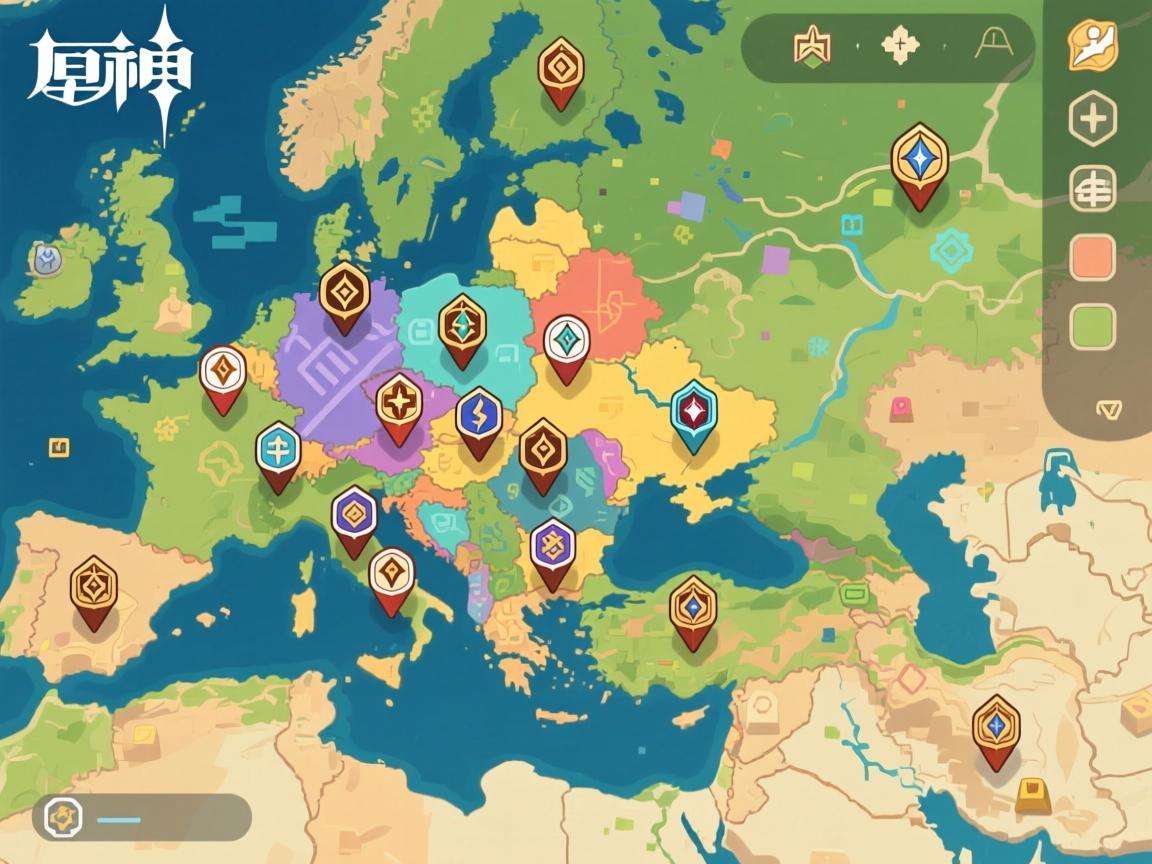Choose the green color swatch
Viewport: 1152px width, 864px height.
1092,327
